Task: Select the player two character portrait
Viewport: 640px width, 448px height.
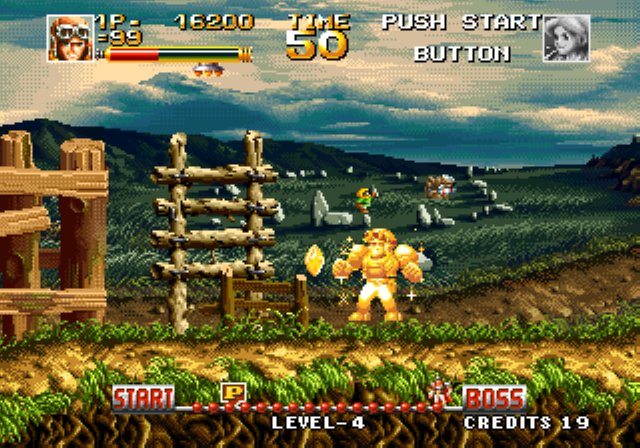Action: pyautogui.click(x=566, y=38)
